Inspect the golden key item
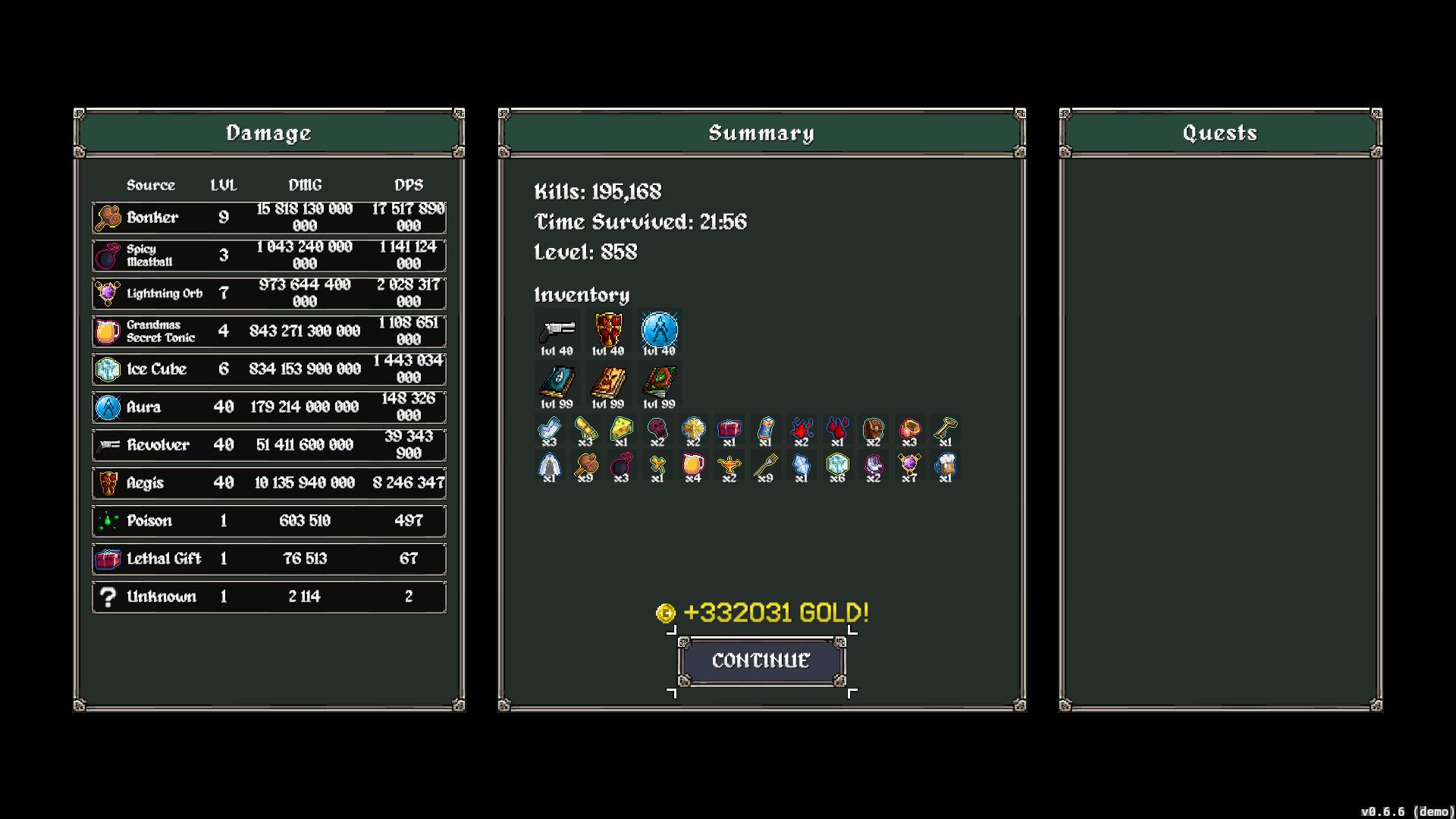This screenshot has height=819, width=1456. [x=945, y=428]
